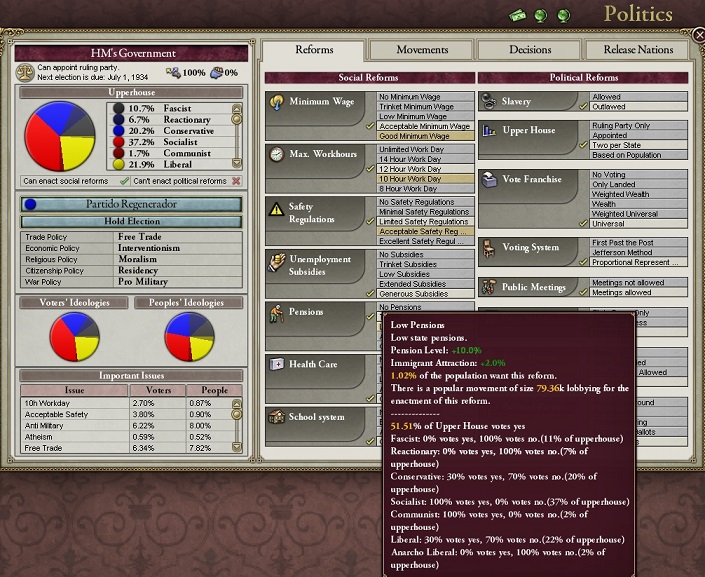Switch to the Movements tab

[422, 50]
